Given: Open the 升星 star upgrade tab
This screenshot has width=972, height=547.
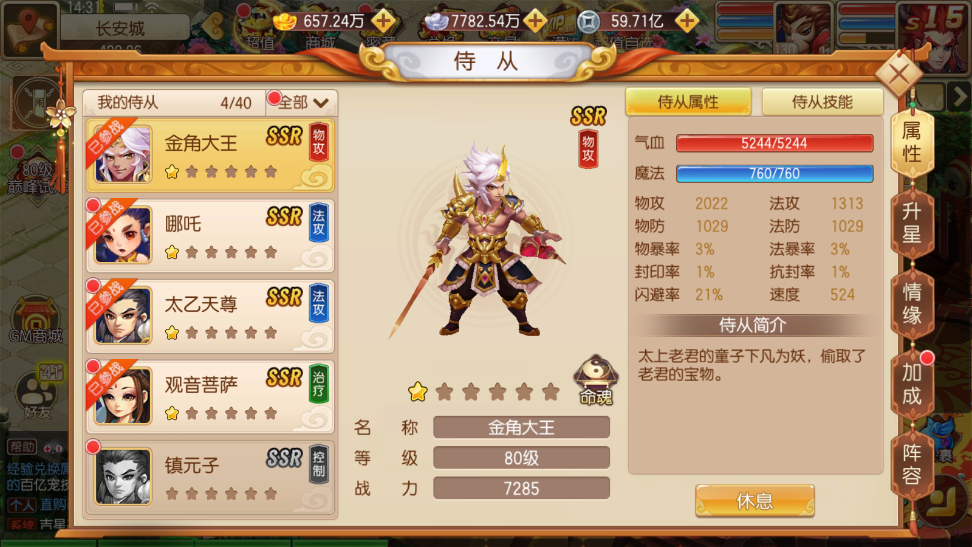Looking at the screenshot, I should tap(911, 224).
